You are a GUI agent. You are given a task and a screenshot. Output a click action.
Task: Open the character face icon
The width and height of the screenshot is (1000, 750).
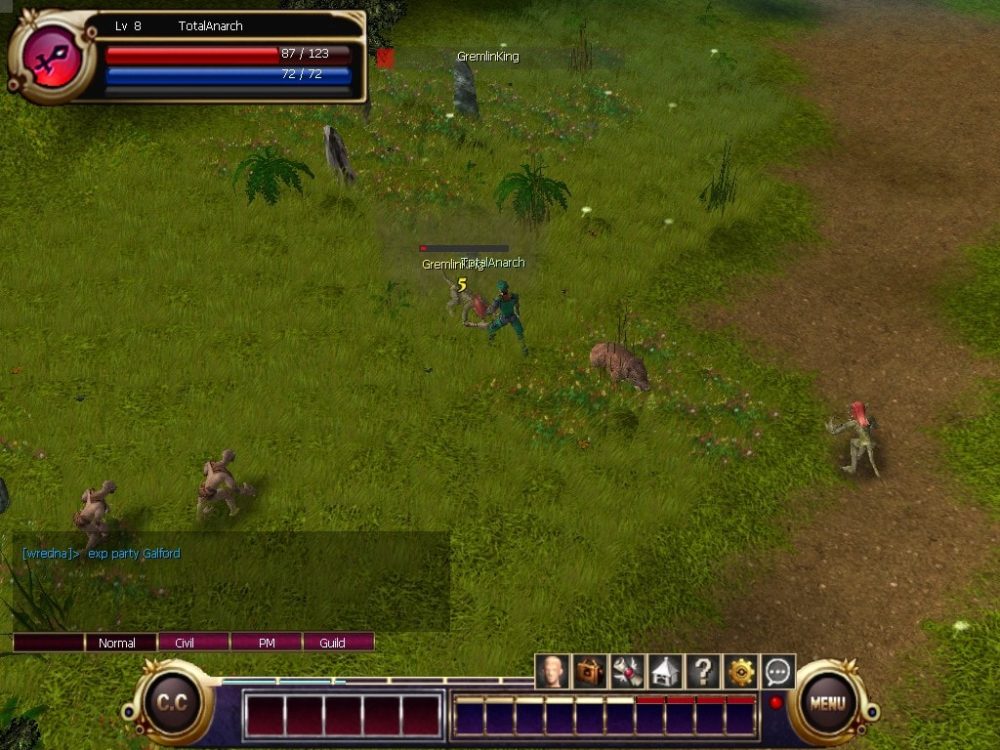point(552,672)
